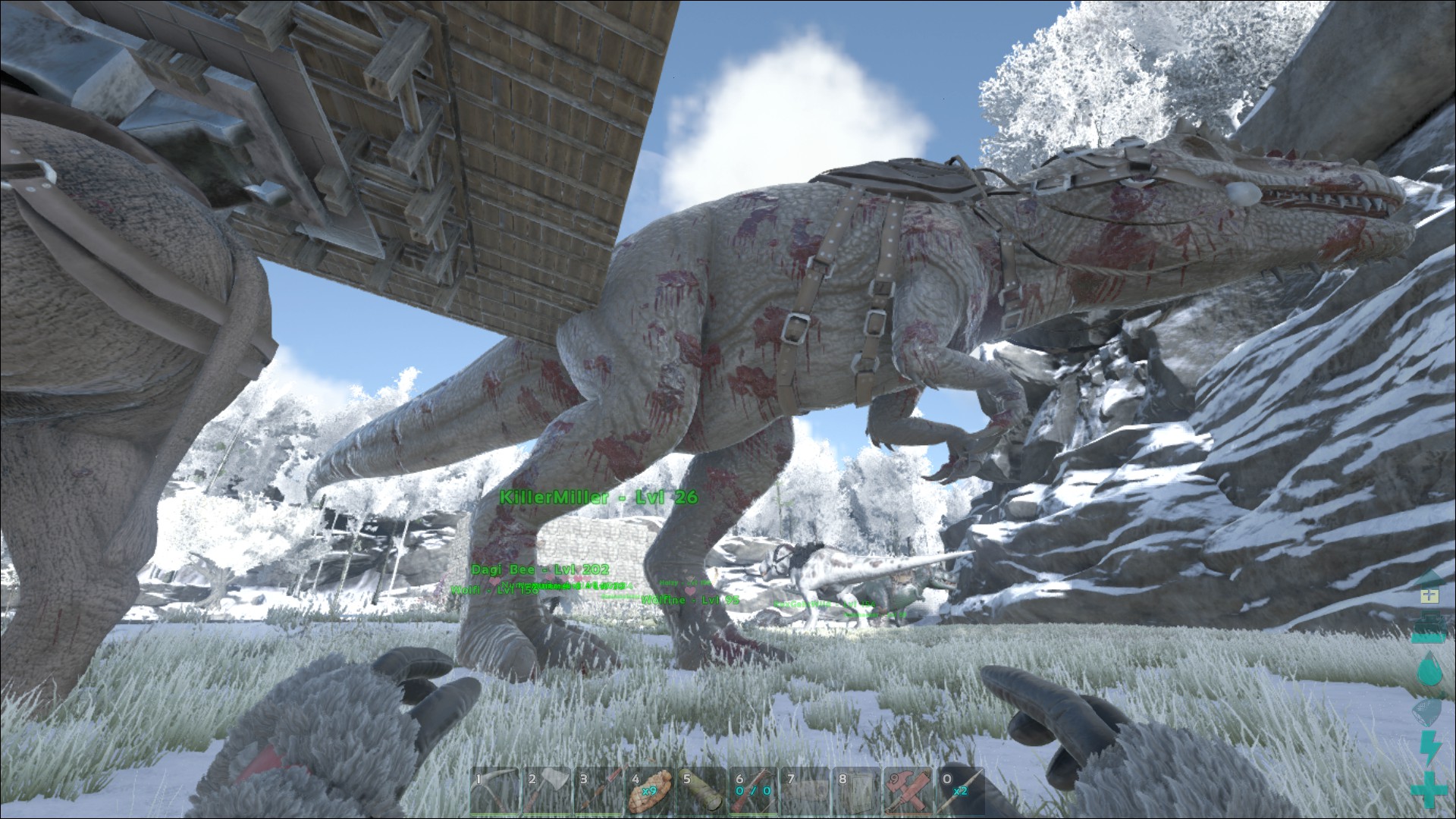Equip the hatchet in slot 2
Image resolution: width=1456 pixels, height=819 pixels.
[547, 792]
